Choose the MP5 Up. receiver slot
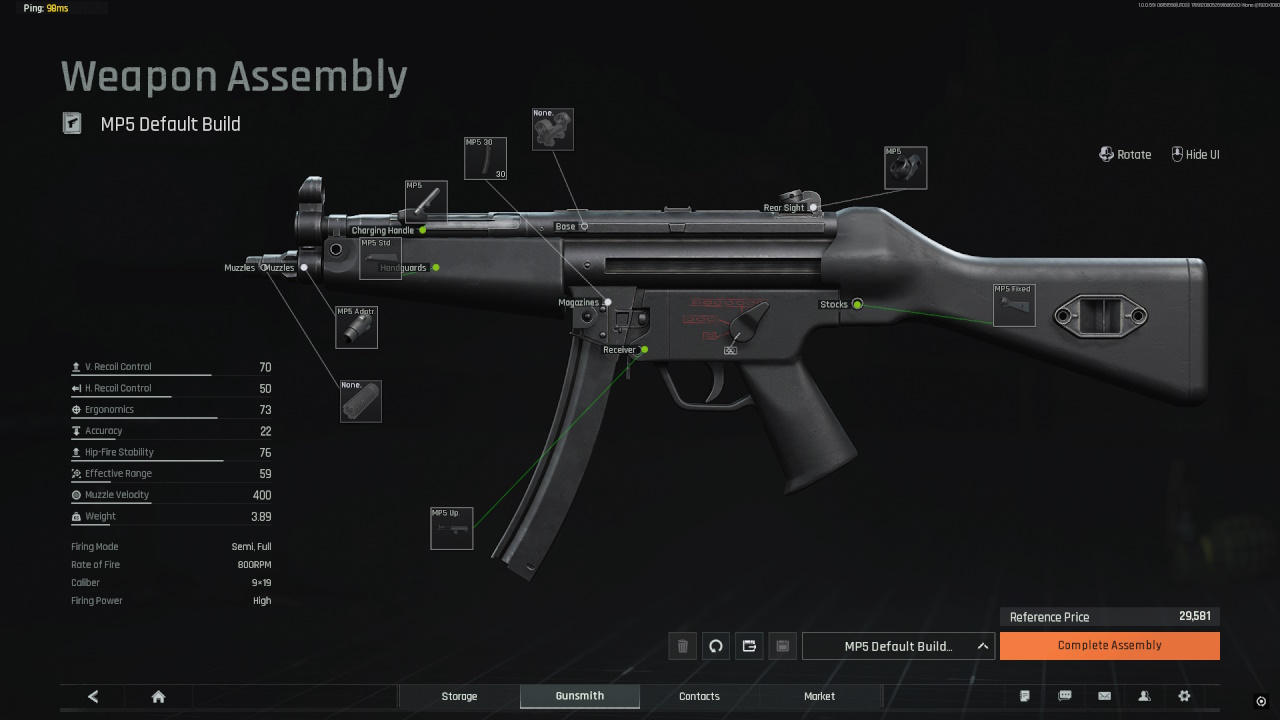Image resolution: width=1280 pixels, height=720 pixels. (x=451, y=528)
